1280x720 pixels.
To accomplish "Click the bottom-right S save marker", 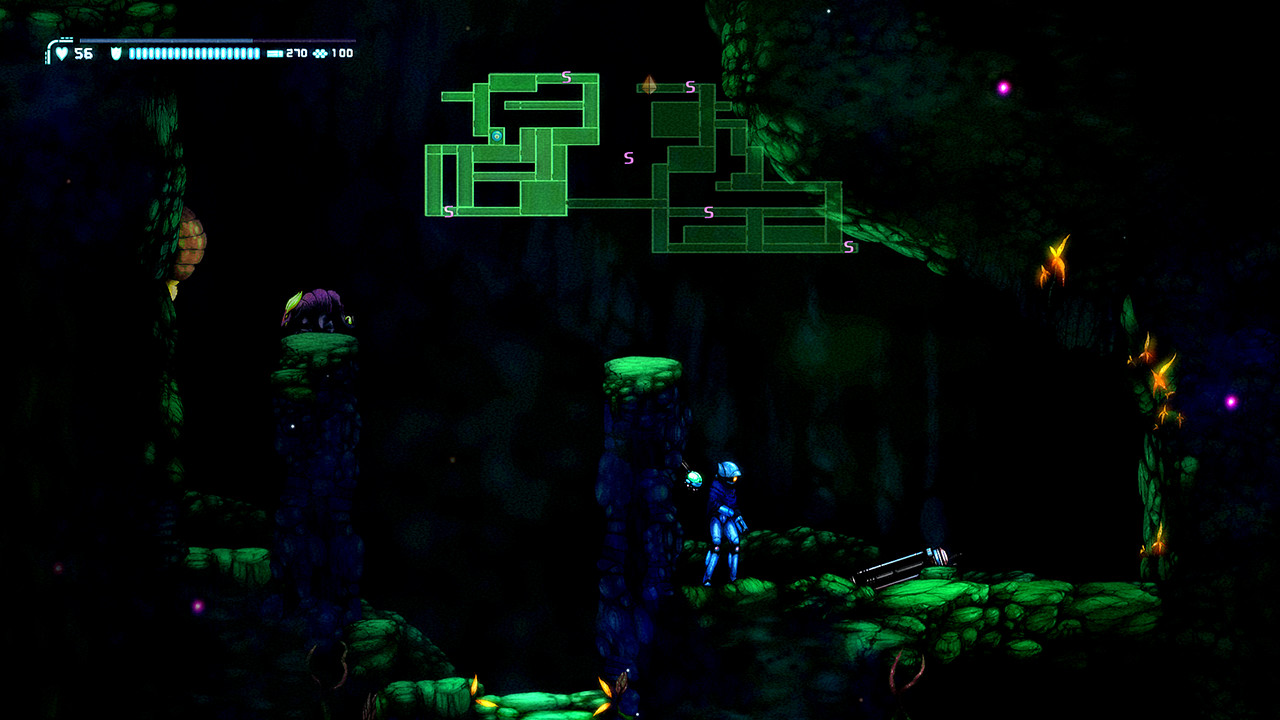I will (x=848, y=246).
